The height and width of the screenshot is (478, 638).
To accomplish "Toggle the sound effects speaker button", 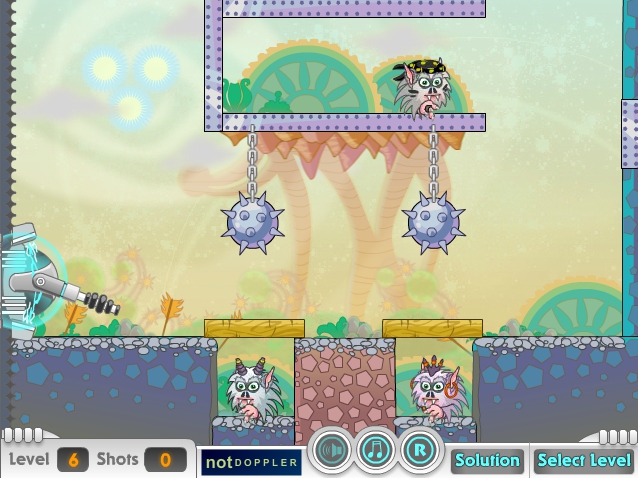I will click(331, 451).
